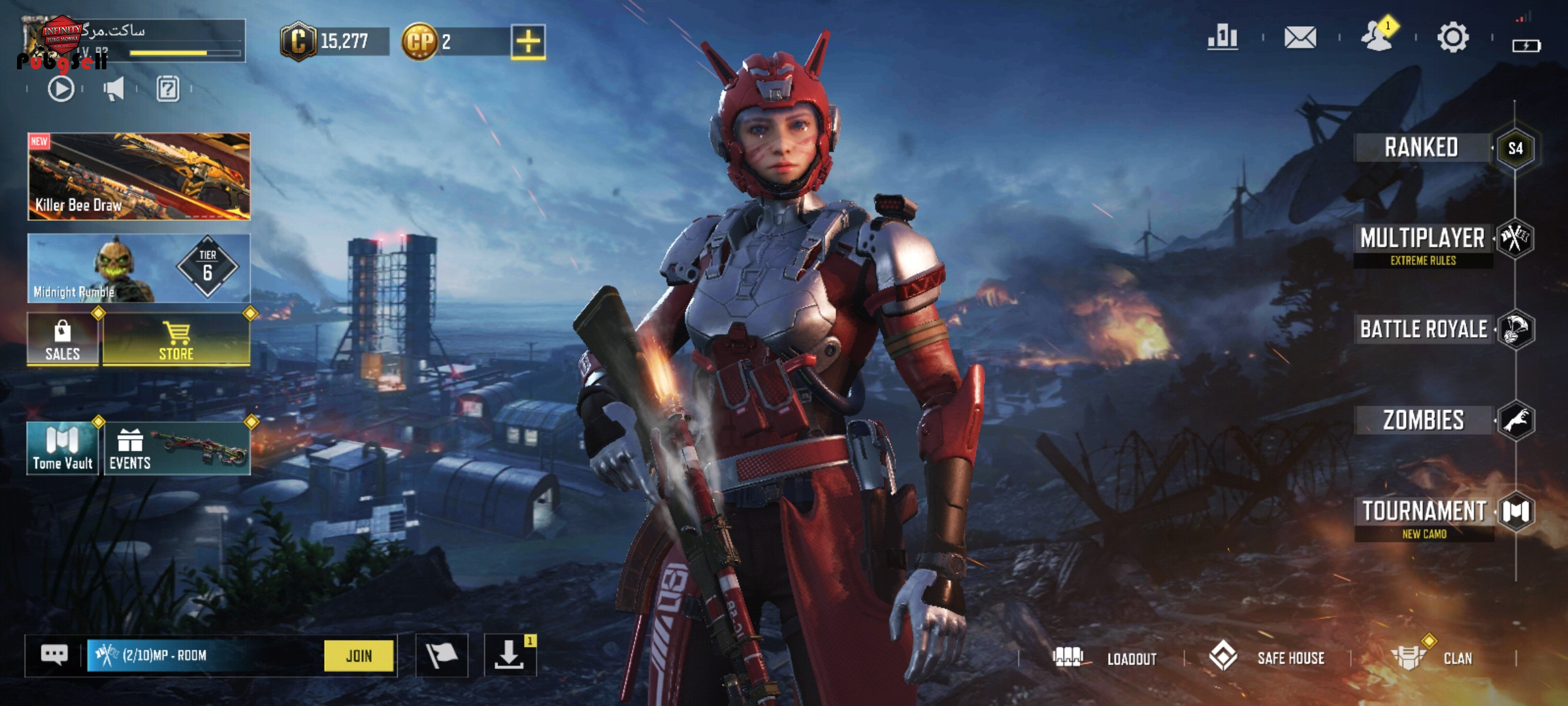Click the download icon
This screenshot has width=1568, height=706.
(x=509, y=655)
